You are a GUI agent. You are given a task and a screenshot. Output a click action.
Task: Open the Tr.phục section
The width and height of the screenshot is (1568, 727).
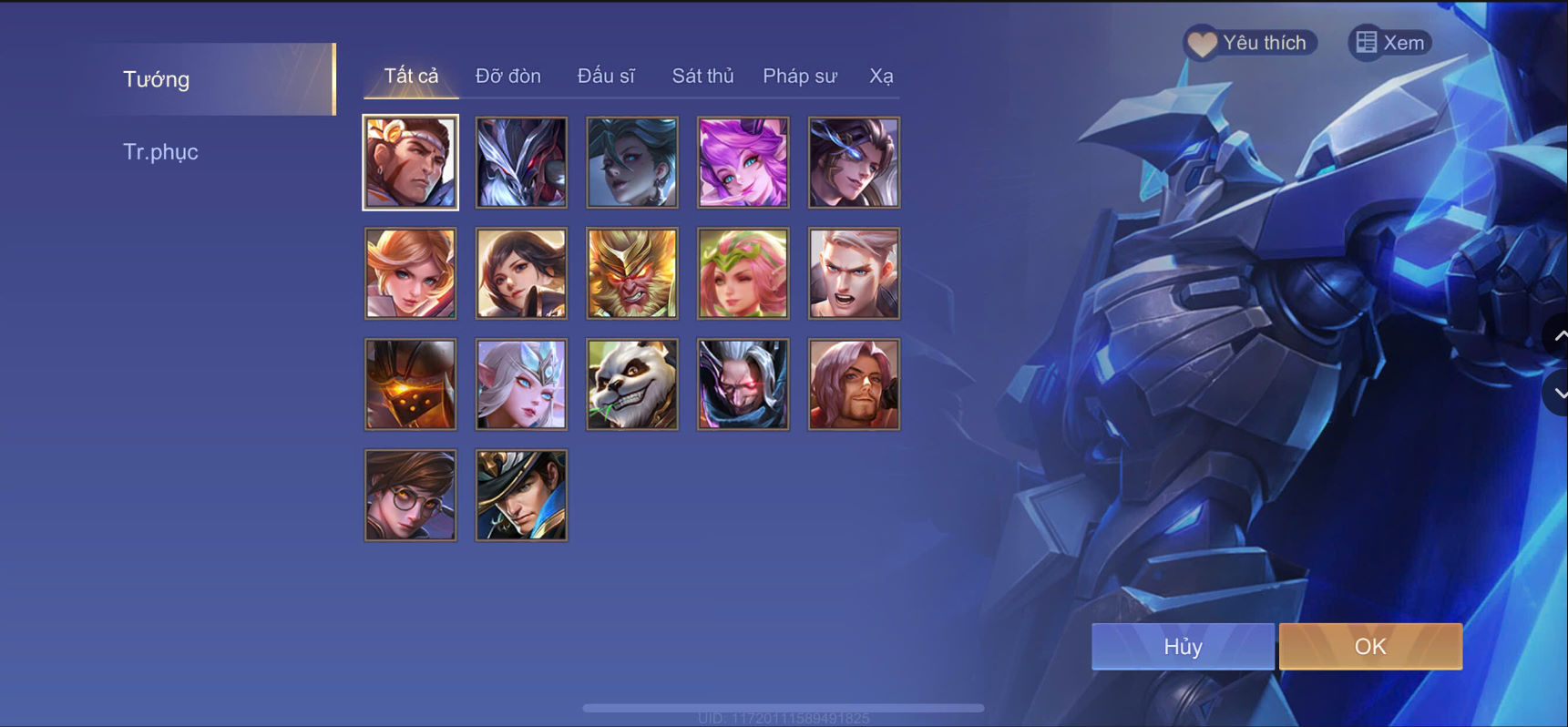161,151
